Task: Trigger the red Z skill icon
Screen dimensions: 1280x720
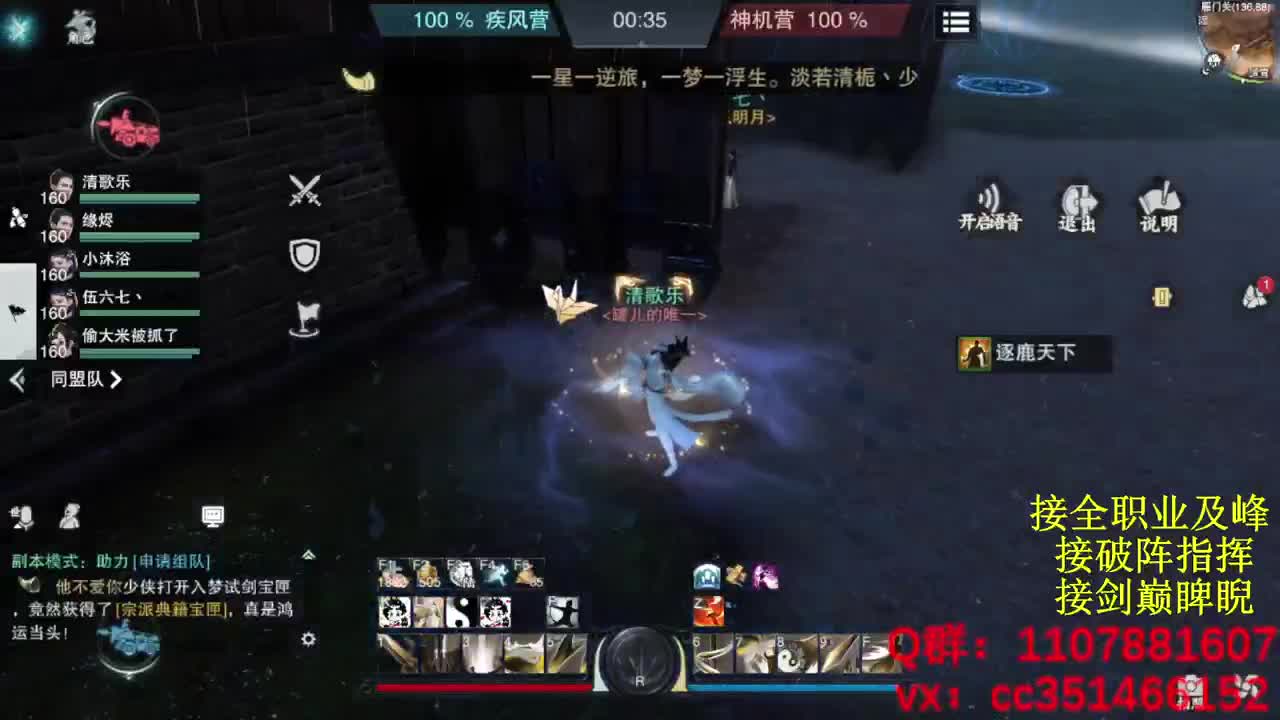Action: pos(707,611)
